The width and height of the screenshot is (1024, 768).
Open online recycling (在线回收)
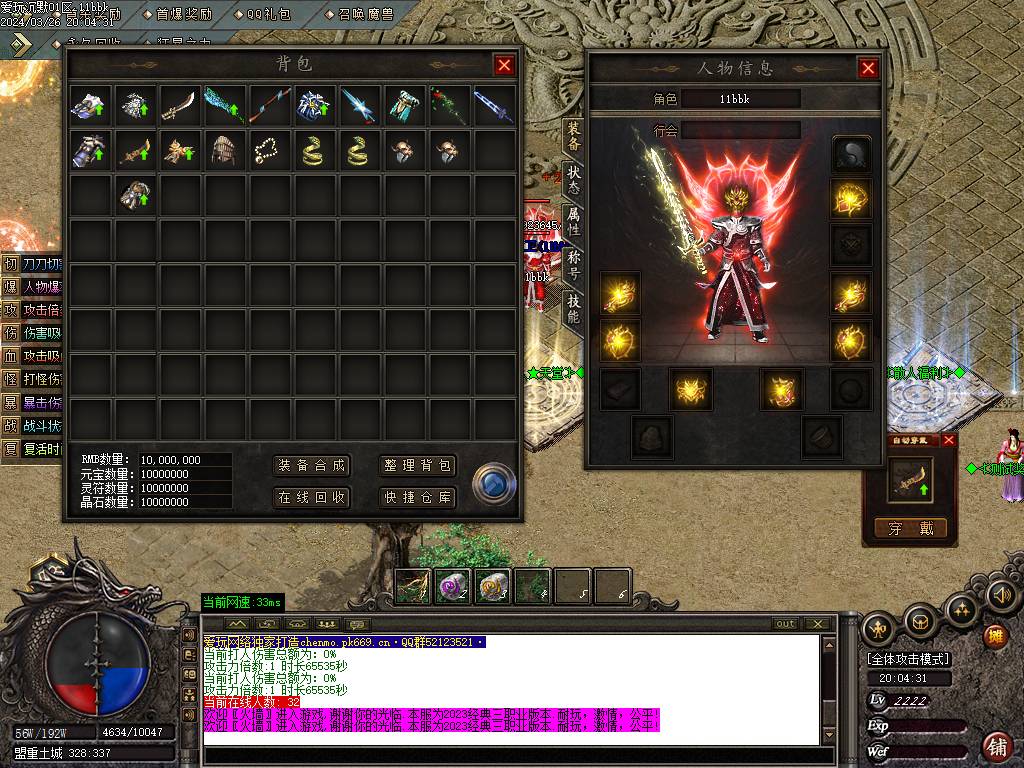pos(311,497)
